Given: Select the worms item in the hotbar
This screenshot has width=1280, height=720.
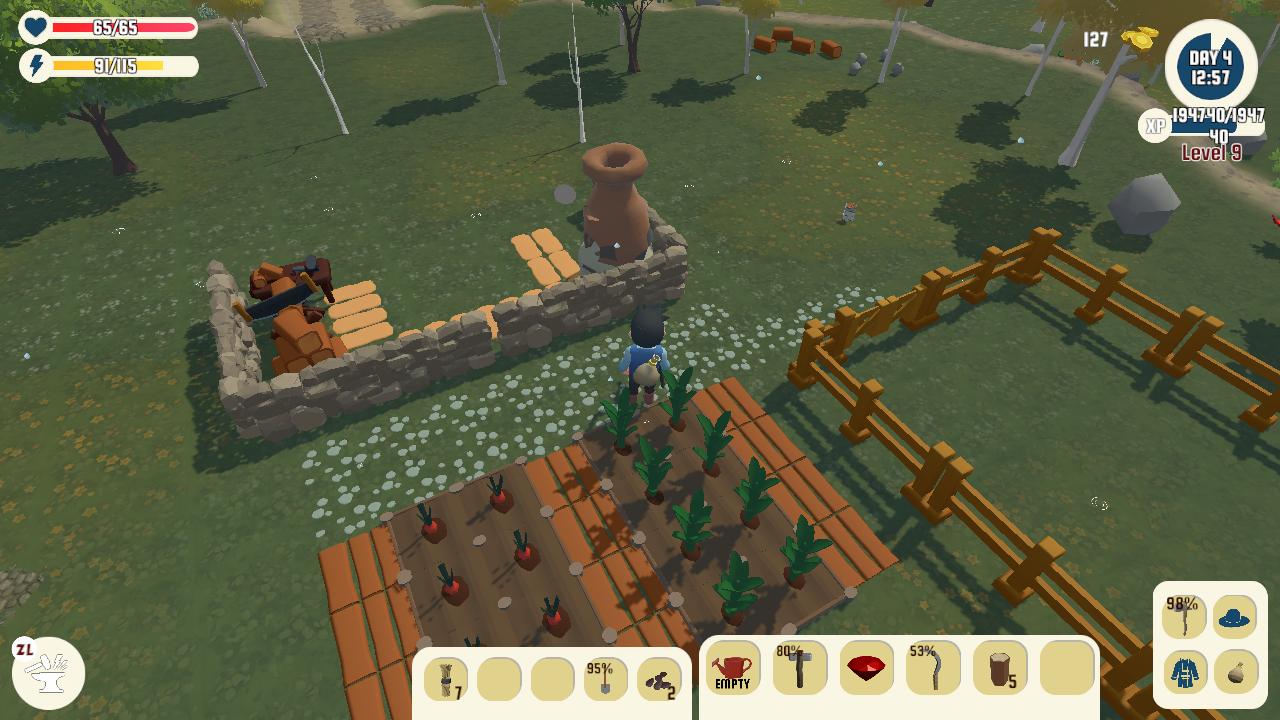Looking at the screenshot, I should click(660, 680).
